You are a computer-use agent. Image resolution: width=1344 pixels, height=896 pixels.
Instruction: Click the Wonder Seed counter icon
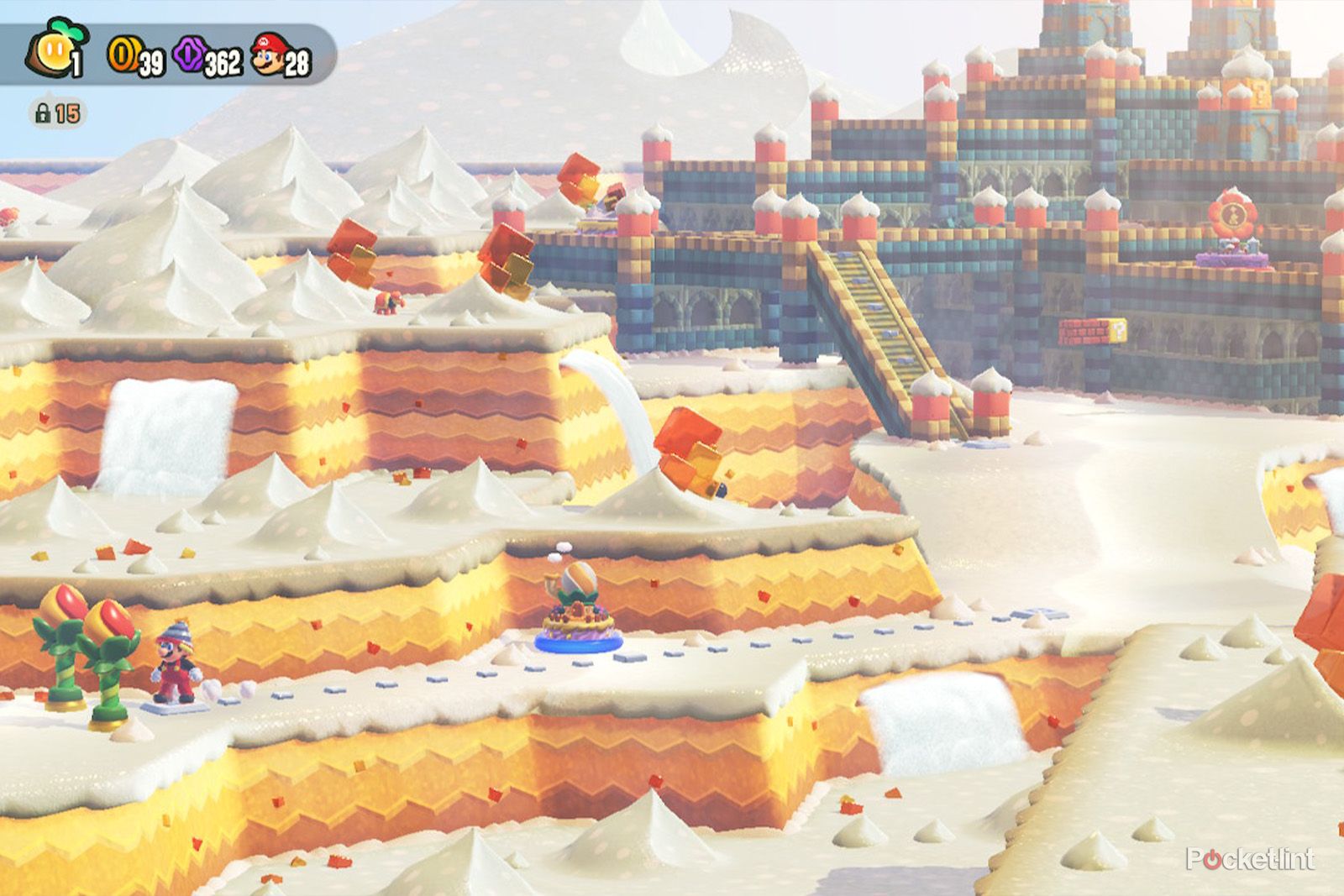[52, 50]
